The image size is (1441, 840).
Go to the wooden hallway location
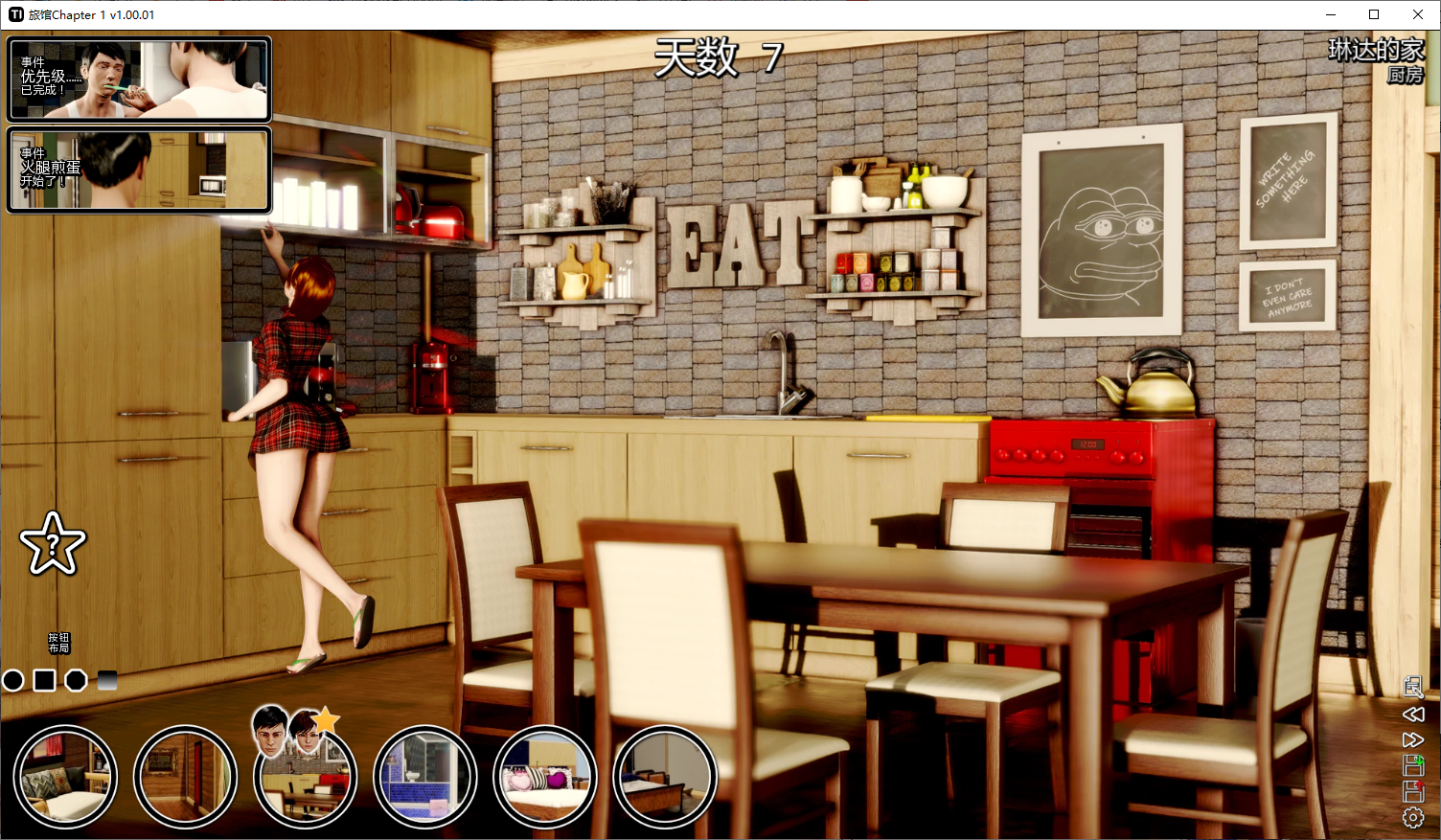pyautogui.click(x=185, y=777)
